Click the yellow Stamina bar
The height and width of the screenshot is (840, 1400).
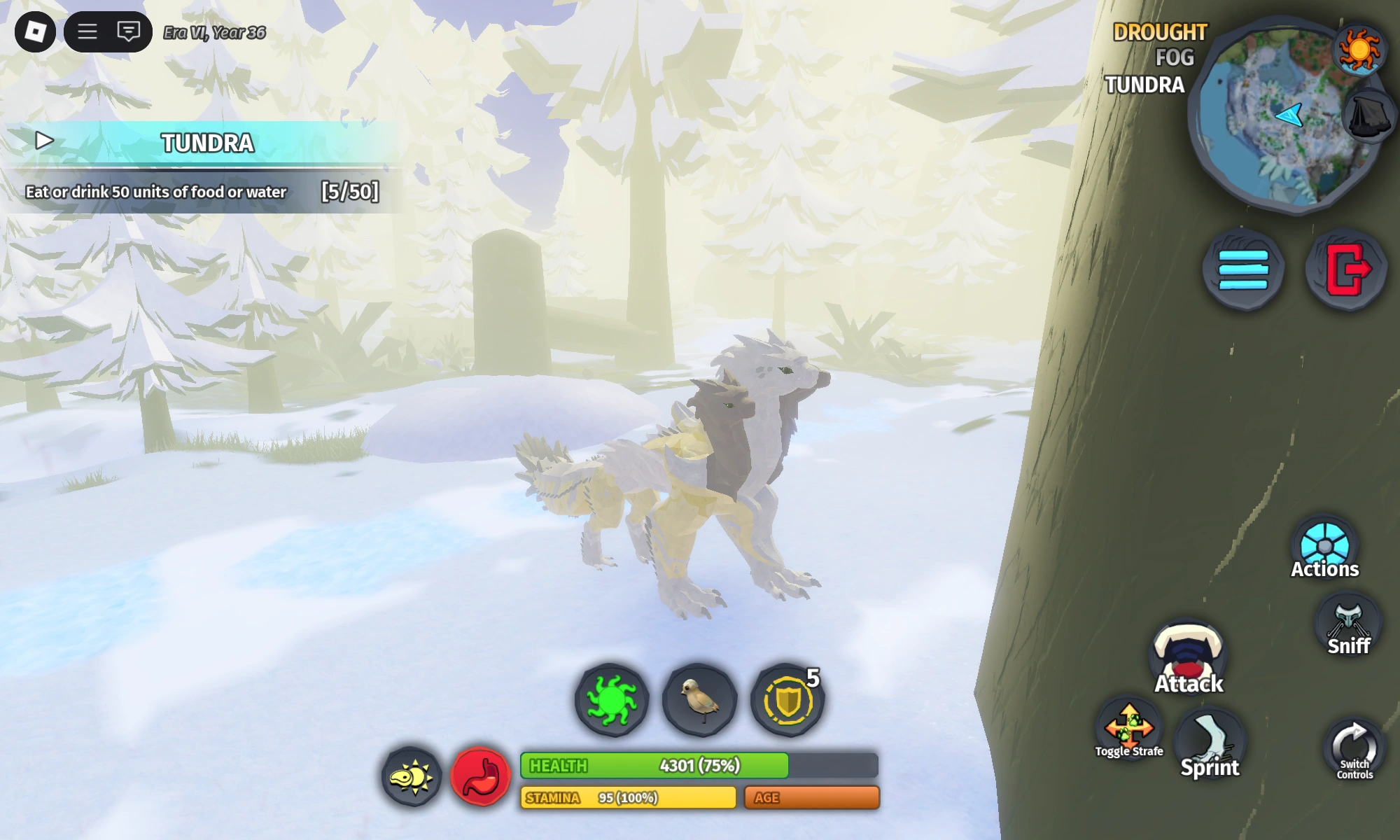[x=626, y=798]
